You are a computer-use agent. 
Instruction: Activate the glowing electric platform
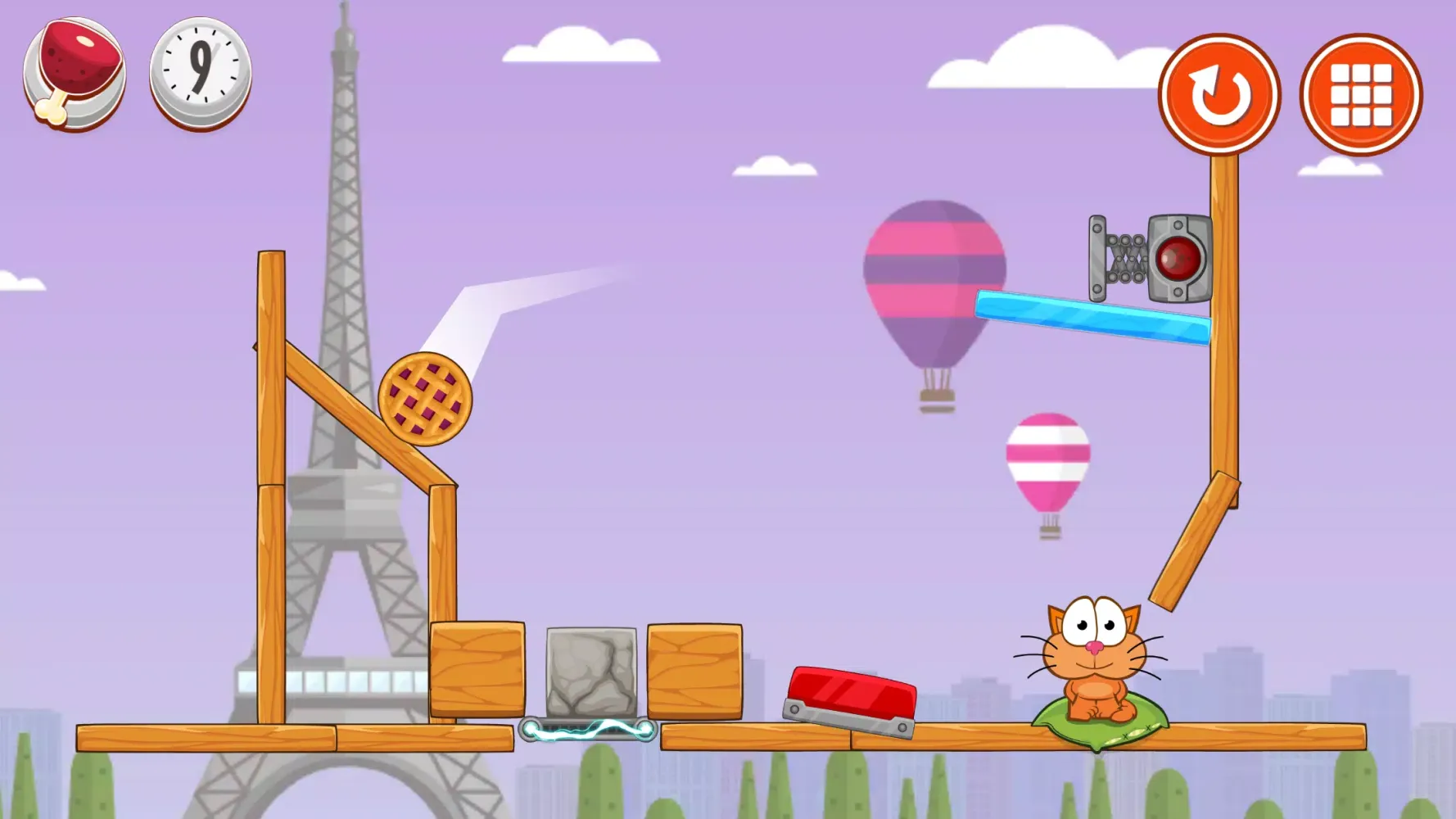tap(590, 729)
